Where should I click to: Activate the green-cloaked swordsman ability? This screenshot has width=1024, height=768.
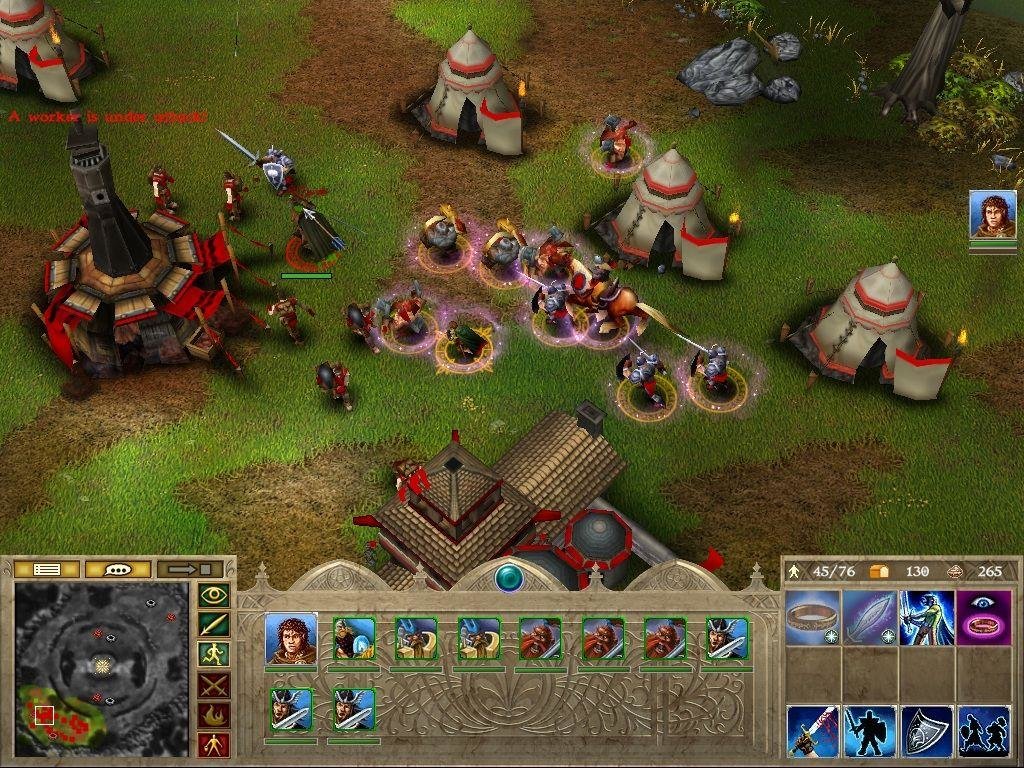[x=926, y=617]
